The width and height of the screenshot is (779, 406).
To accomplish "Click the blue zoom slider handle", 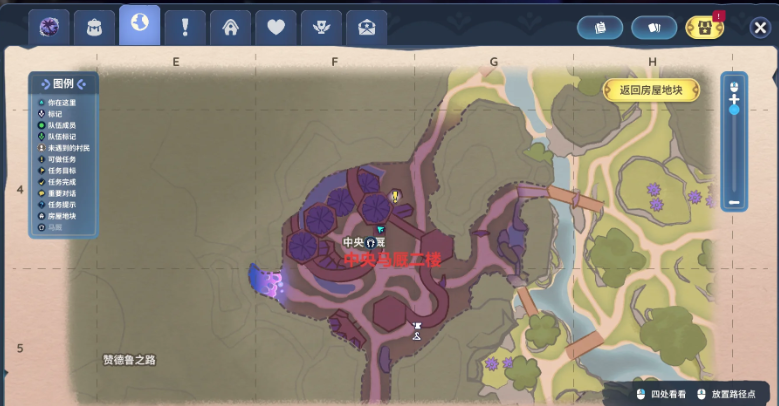I will click(x=734, y=109).
